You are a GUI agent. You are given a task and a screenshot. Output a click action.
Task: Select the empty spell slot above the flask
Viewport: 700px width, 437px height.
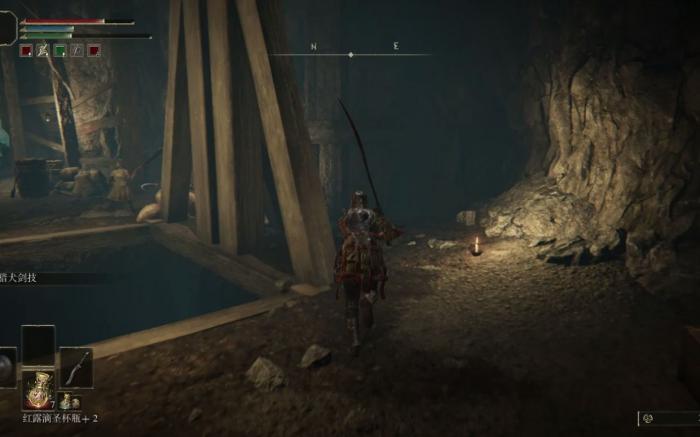39,344
